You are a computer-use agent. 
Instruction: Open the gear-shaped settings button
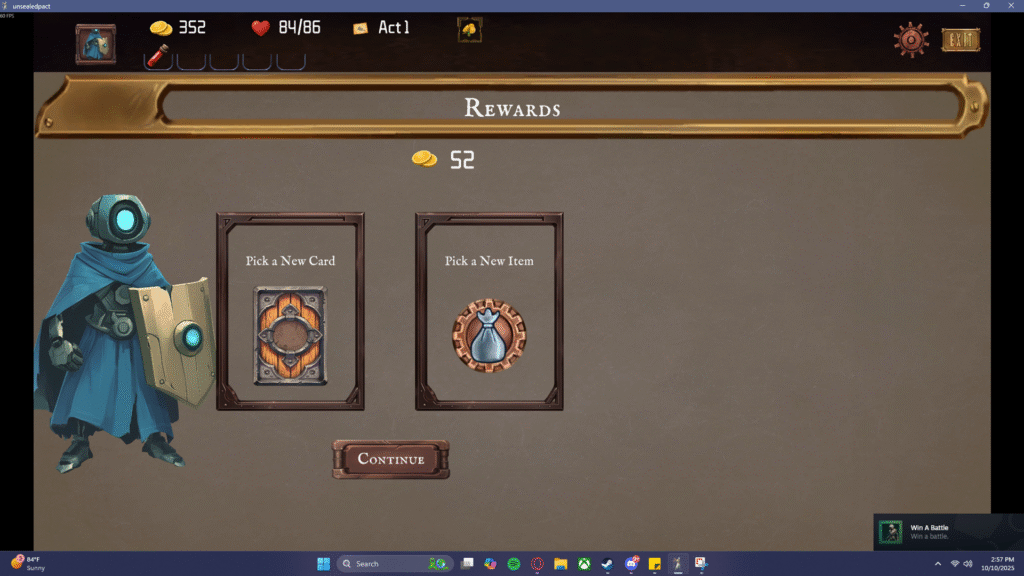910,40
